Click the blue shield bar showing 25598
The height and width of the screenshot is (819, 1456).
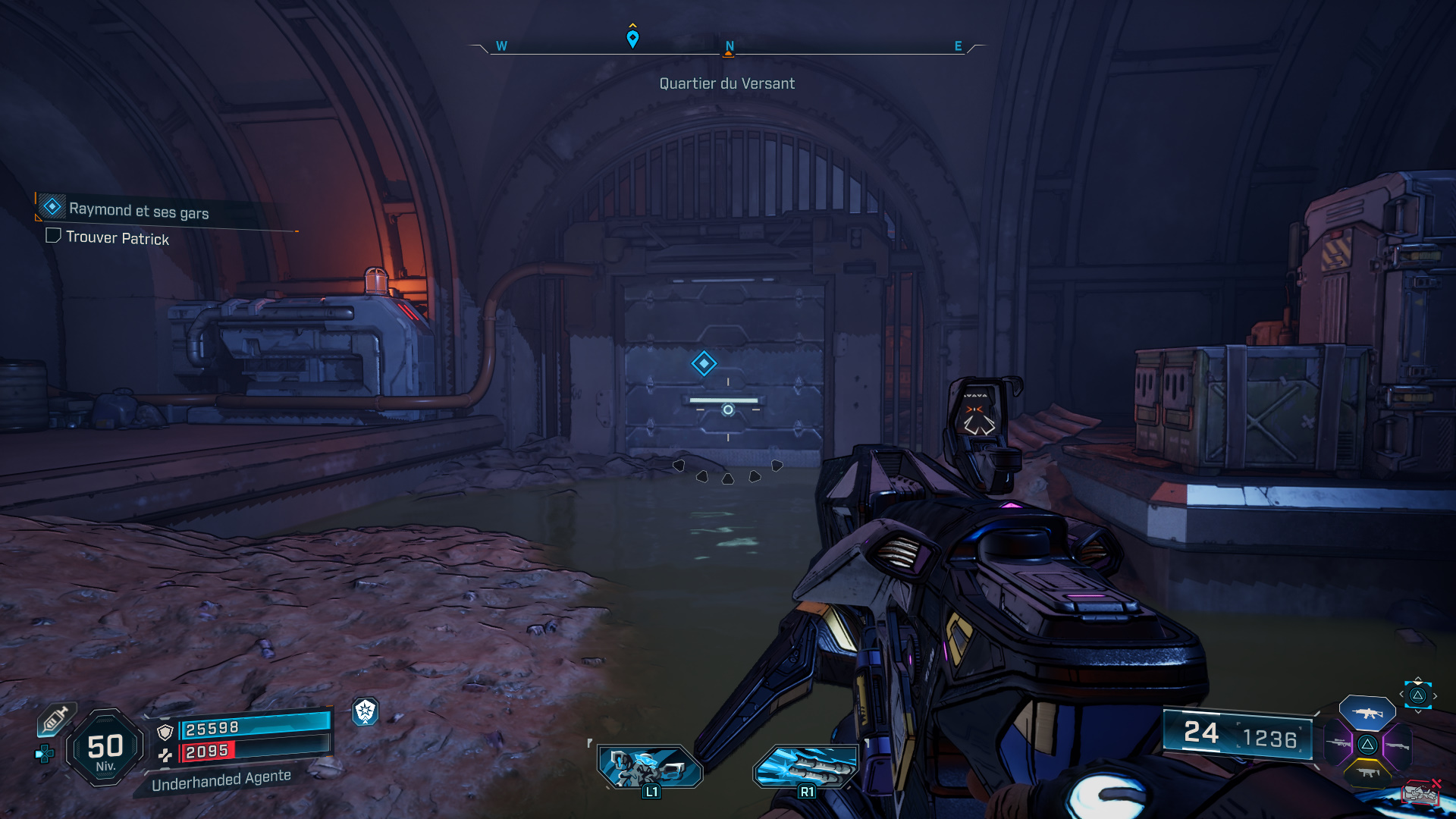250,726
